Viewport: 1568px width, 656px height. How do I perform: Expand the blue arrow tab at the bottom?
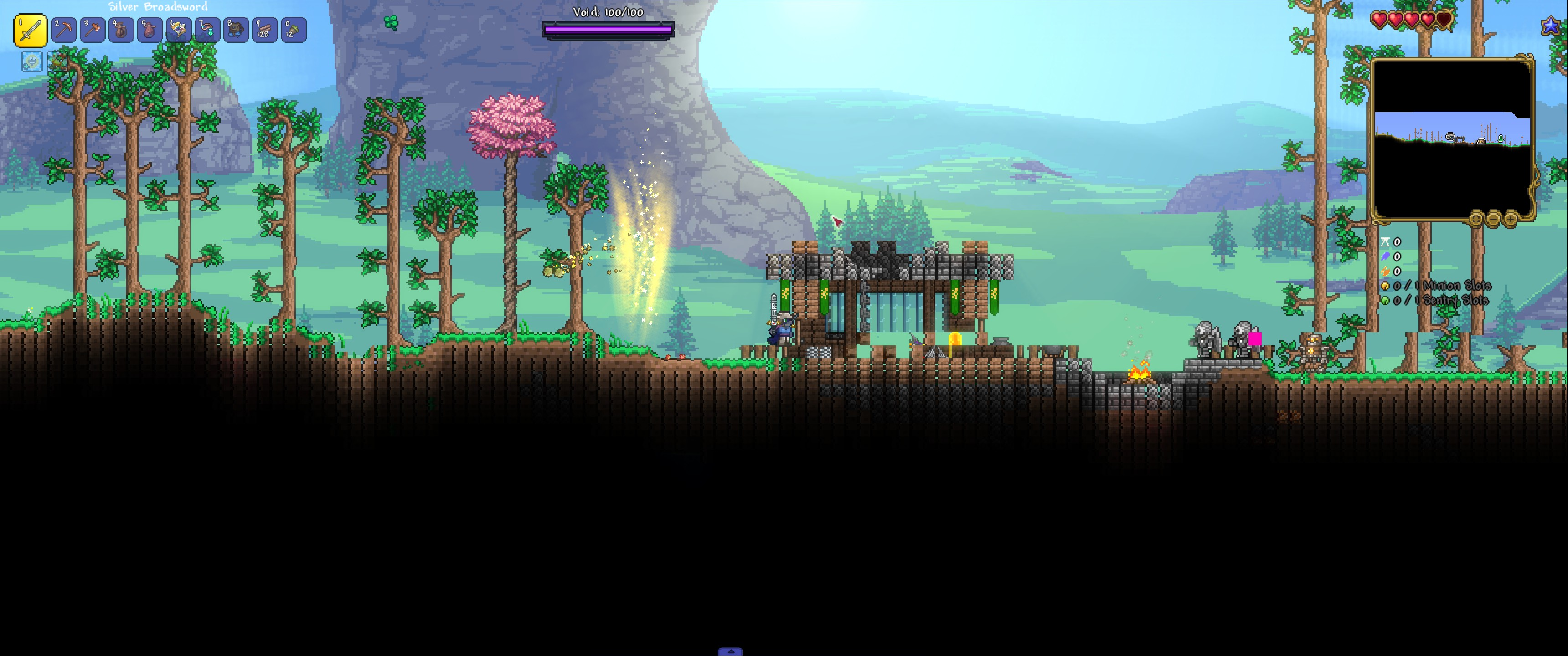(730, 651)
